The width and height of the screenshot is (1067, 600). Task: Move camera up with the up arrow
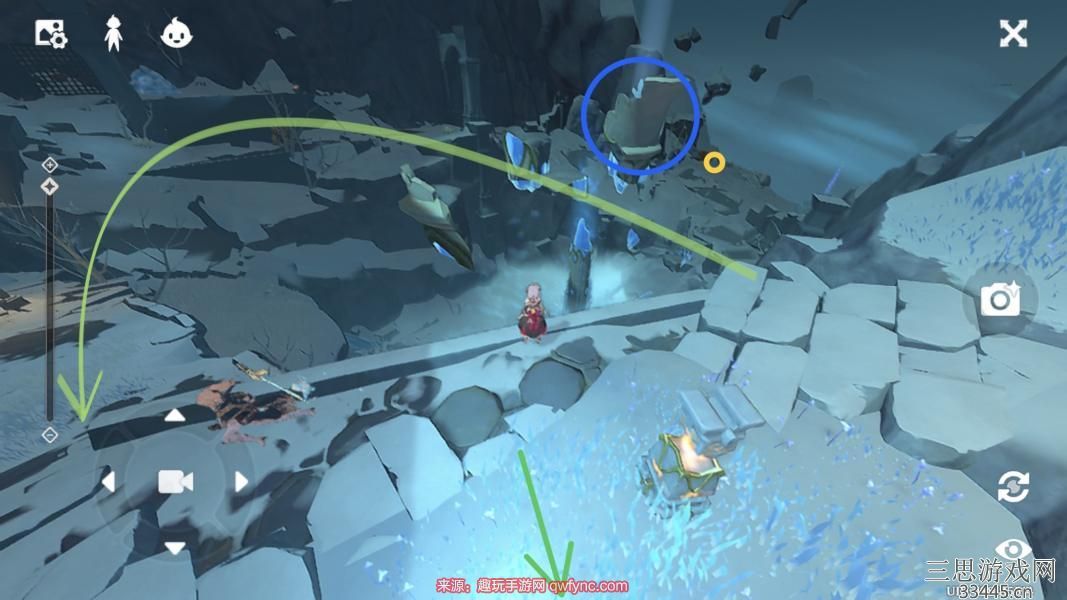[x=175, y=415]
